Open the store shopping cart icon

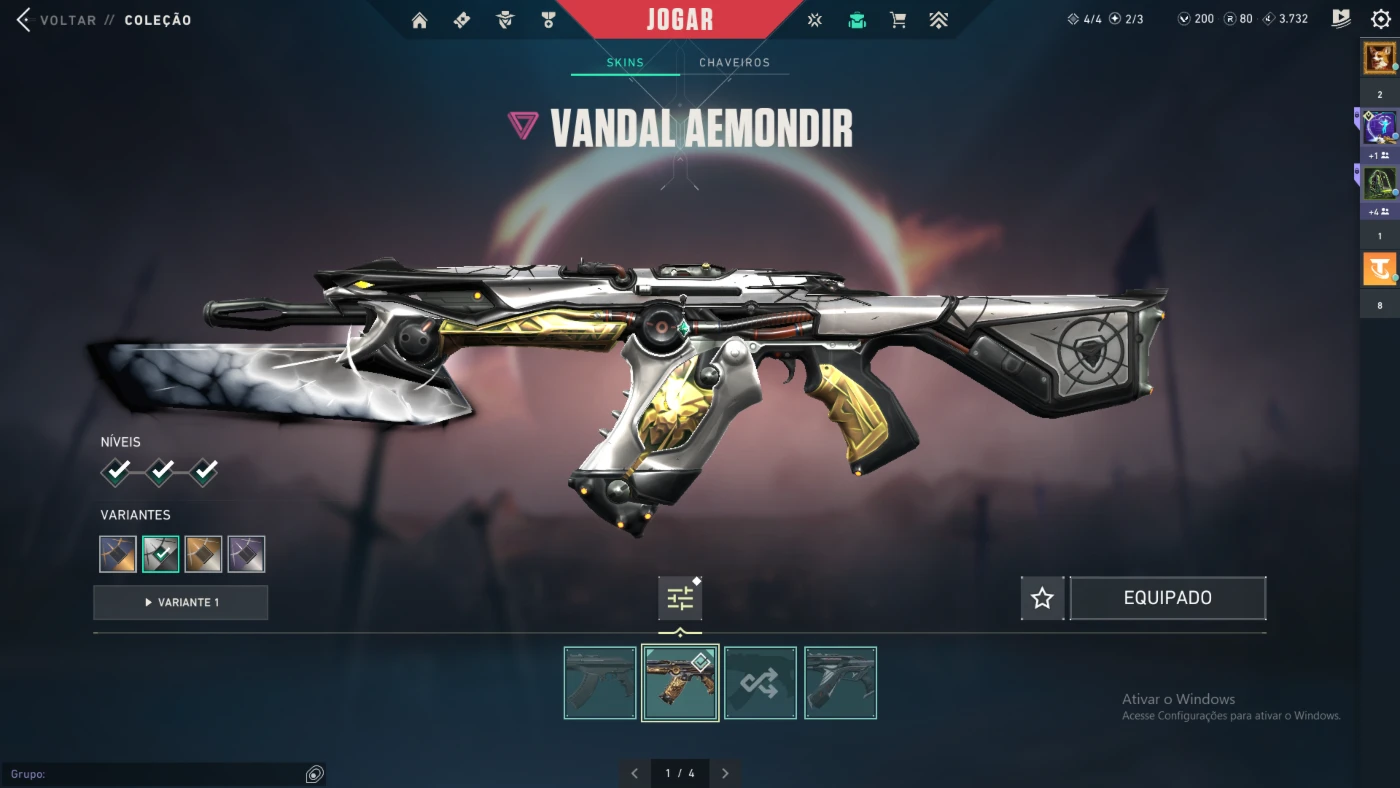coord(898,20)
